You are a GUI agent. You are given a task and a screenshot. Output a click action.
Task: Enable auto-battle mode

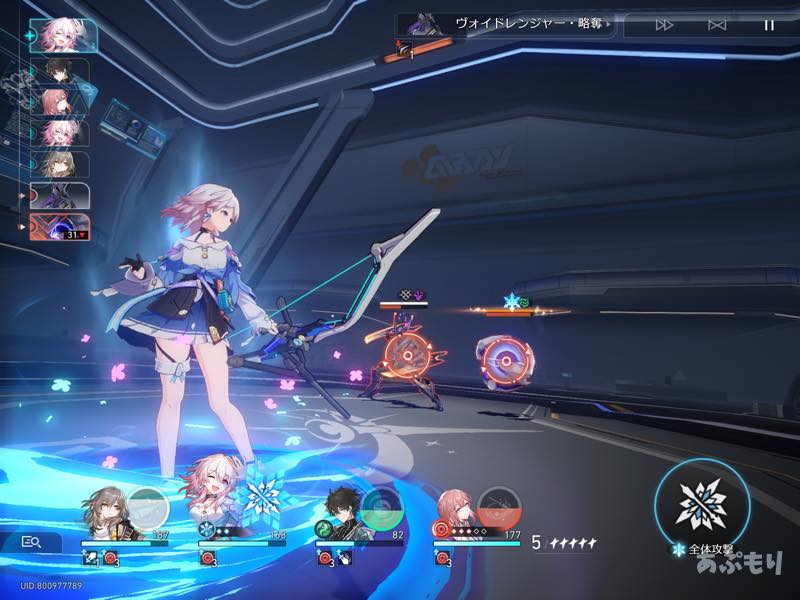(x=717, y=25)
